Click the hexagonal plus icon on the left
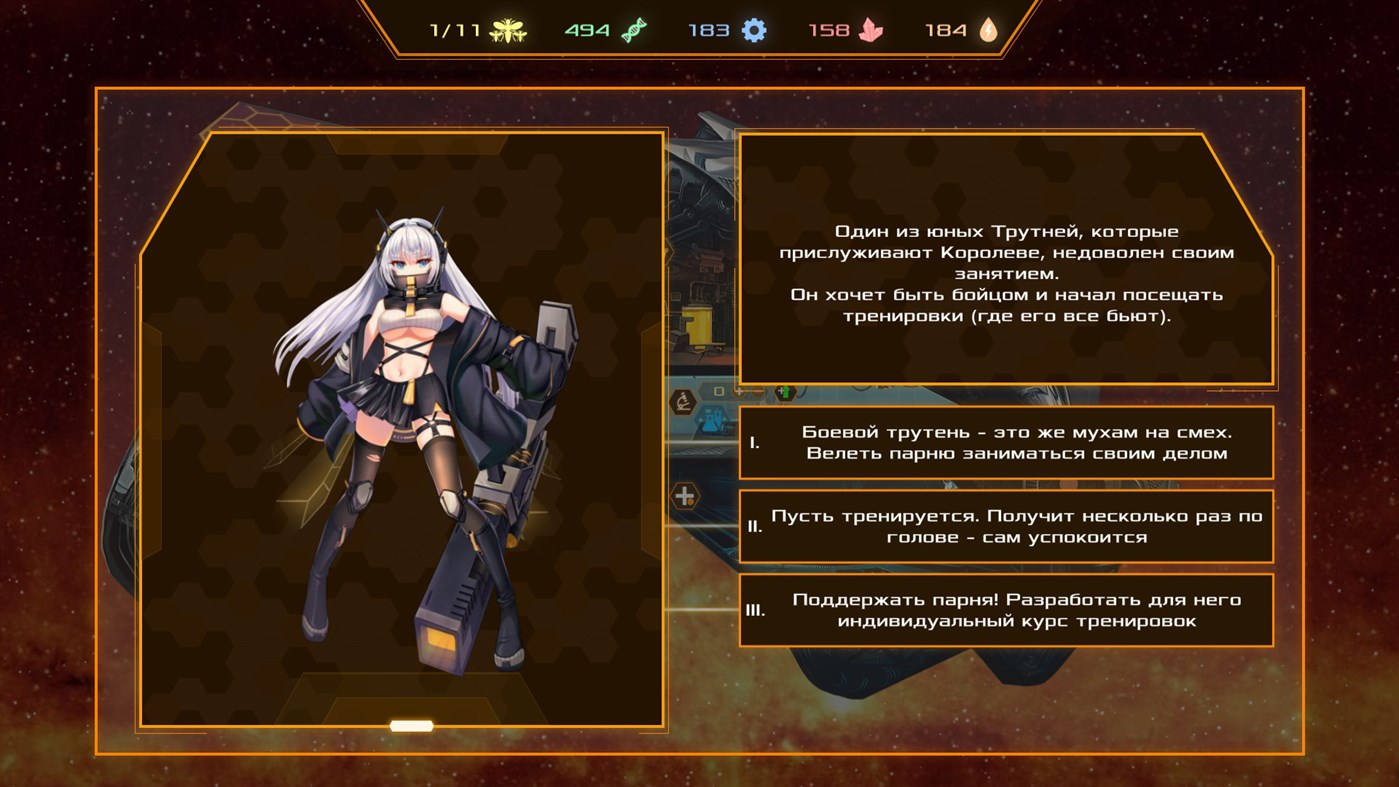The height and width of the screenshot is (787, 1399). (x=684, y=496)
